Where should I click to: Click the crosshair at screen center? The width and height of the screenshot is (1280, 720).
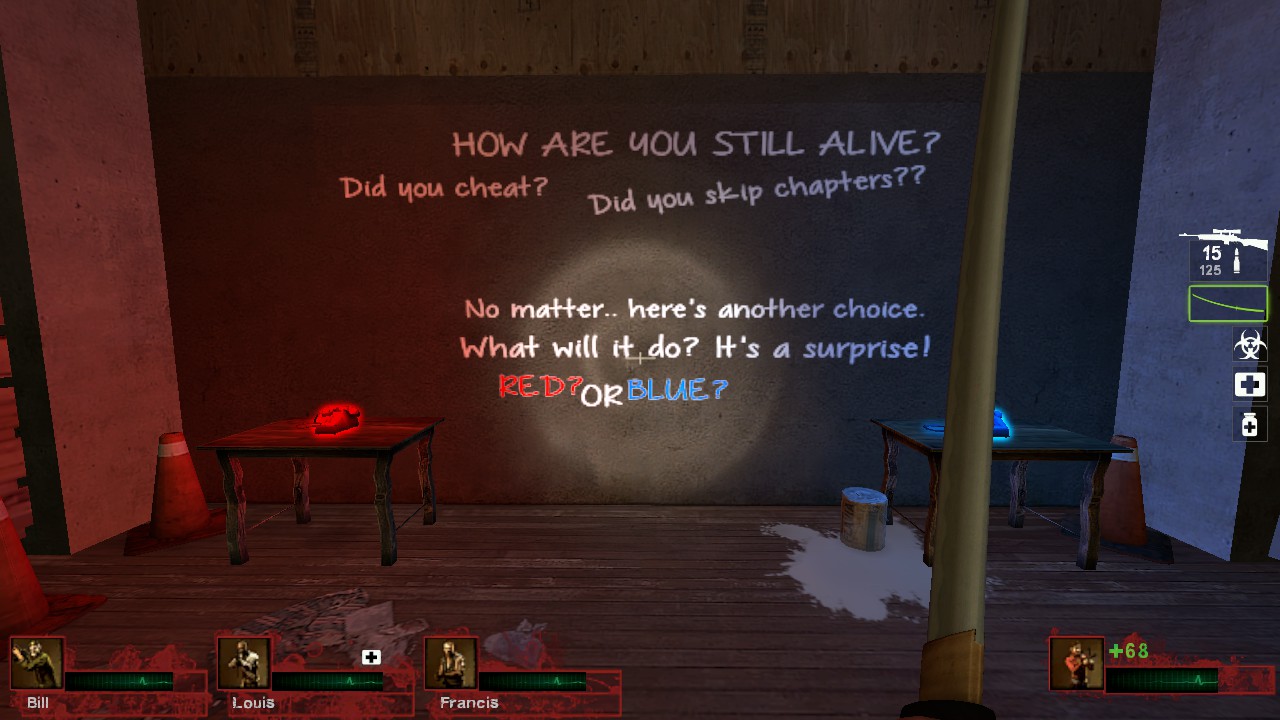640,357
